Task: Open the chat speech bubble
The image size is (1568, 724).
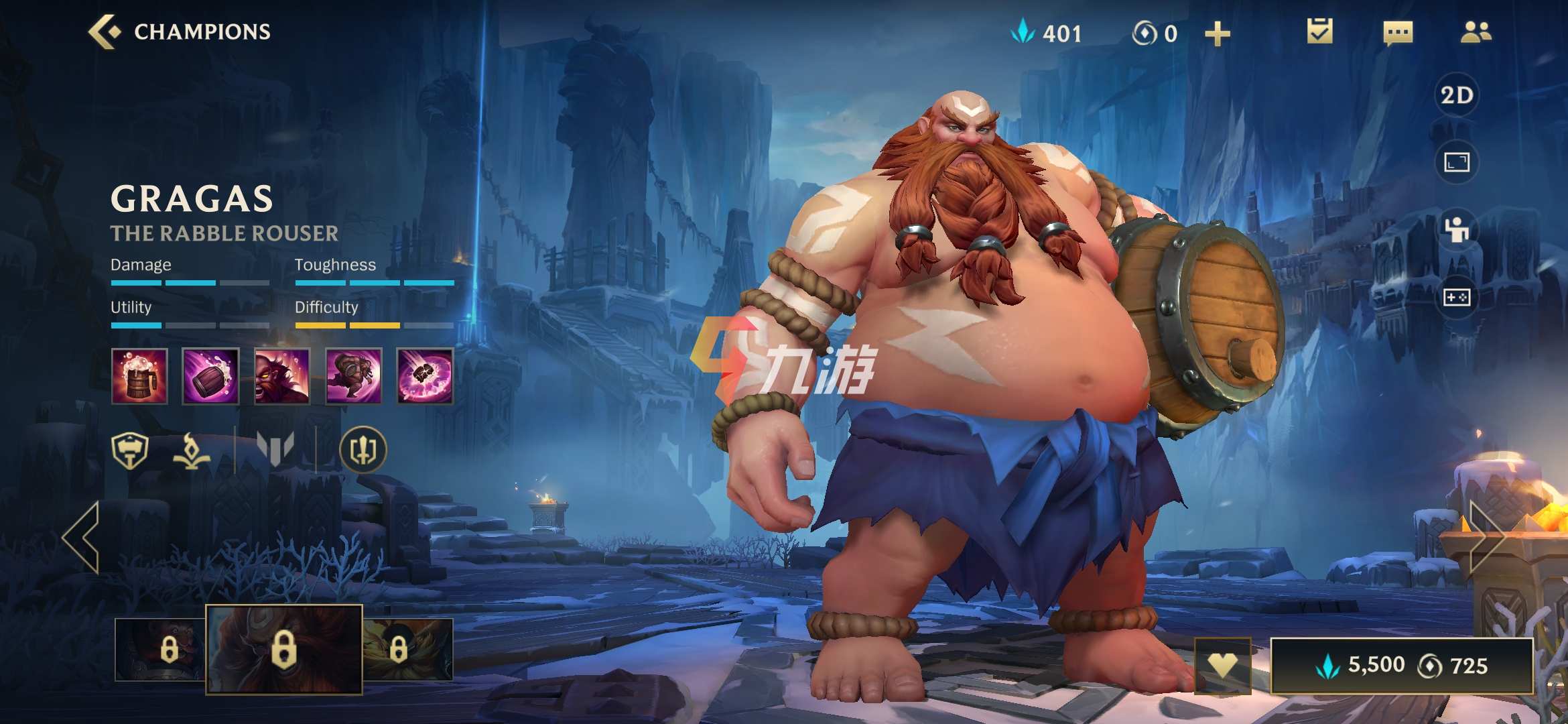Action: [1398, 33]
